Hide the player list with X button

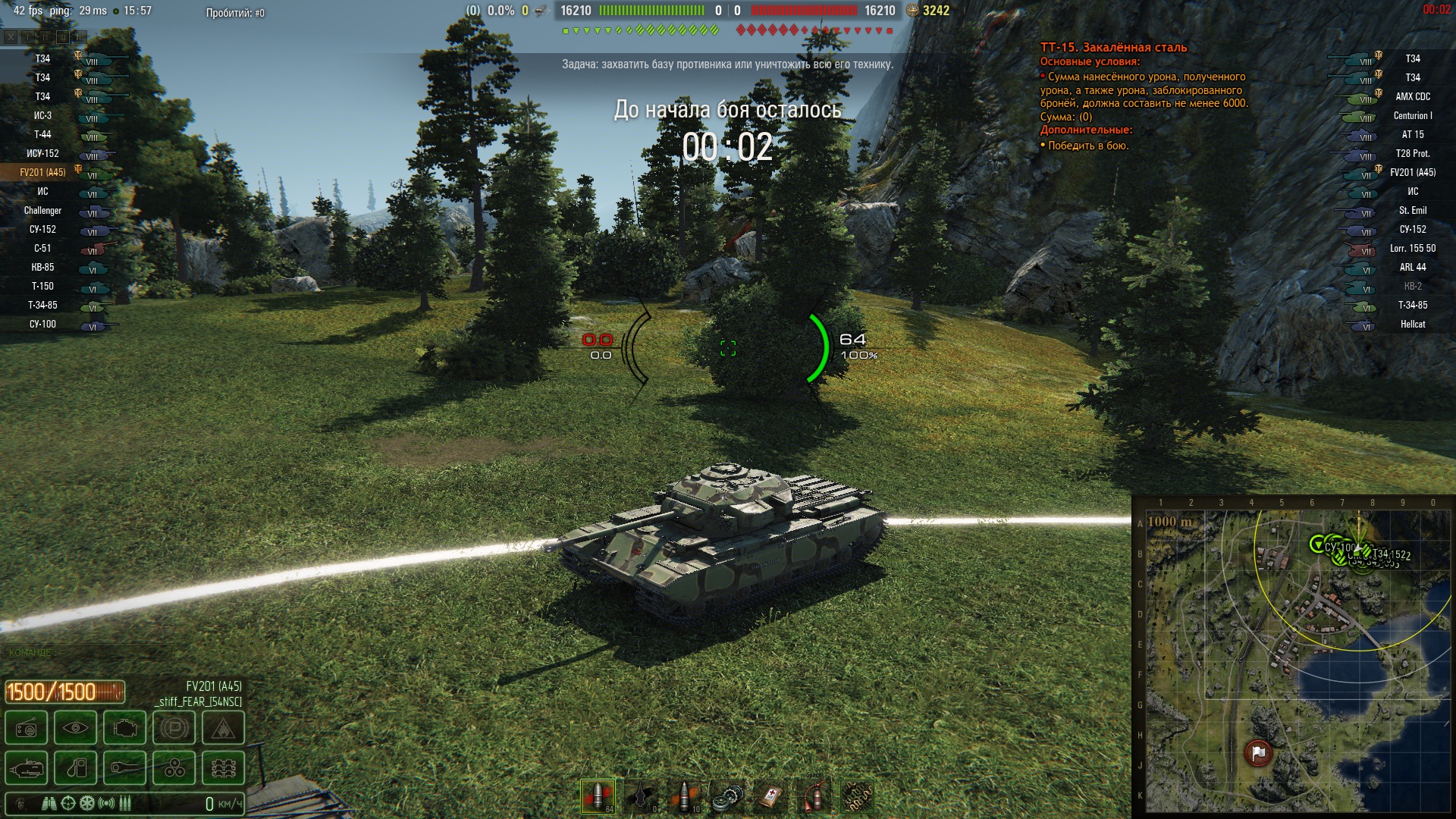[11, 36]
